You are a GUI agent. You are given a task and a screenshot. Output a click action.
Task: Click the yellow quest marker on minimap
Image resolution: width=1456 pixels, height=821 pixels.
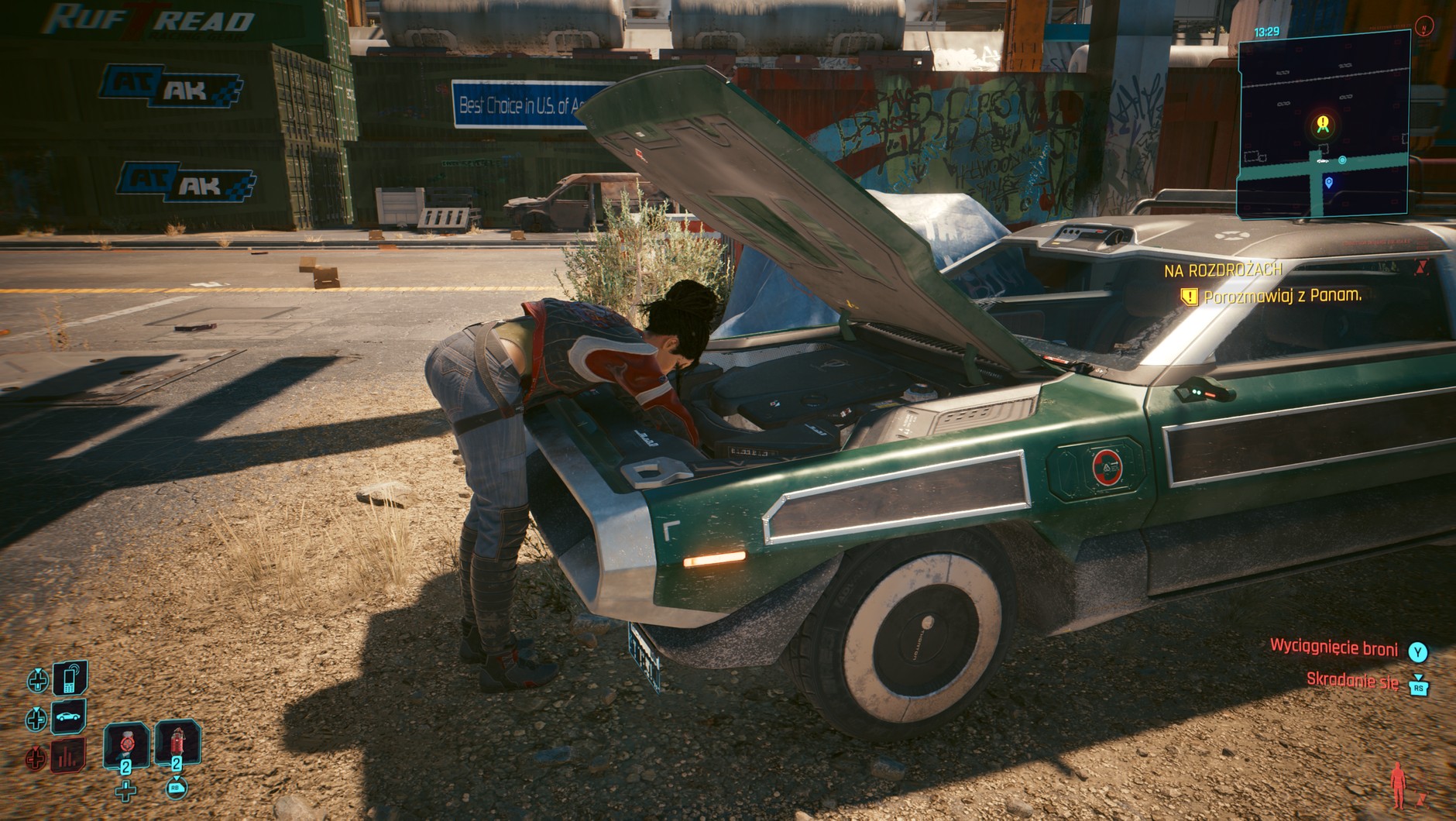coord(1323,124)
